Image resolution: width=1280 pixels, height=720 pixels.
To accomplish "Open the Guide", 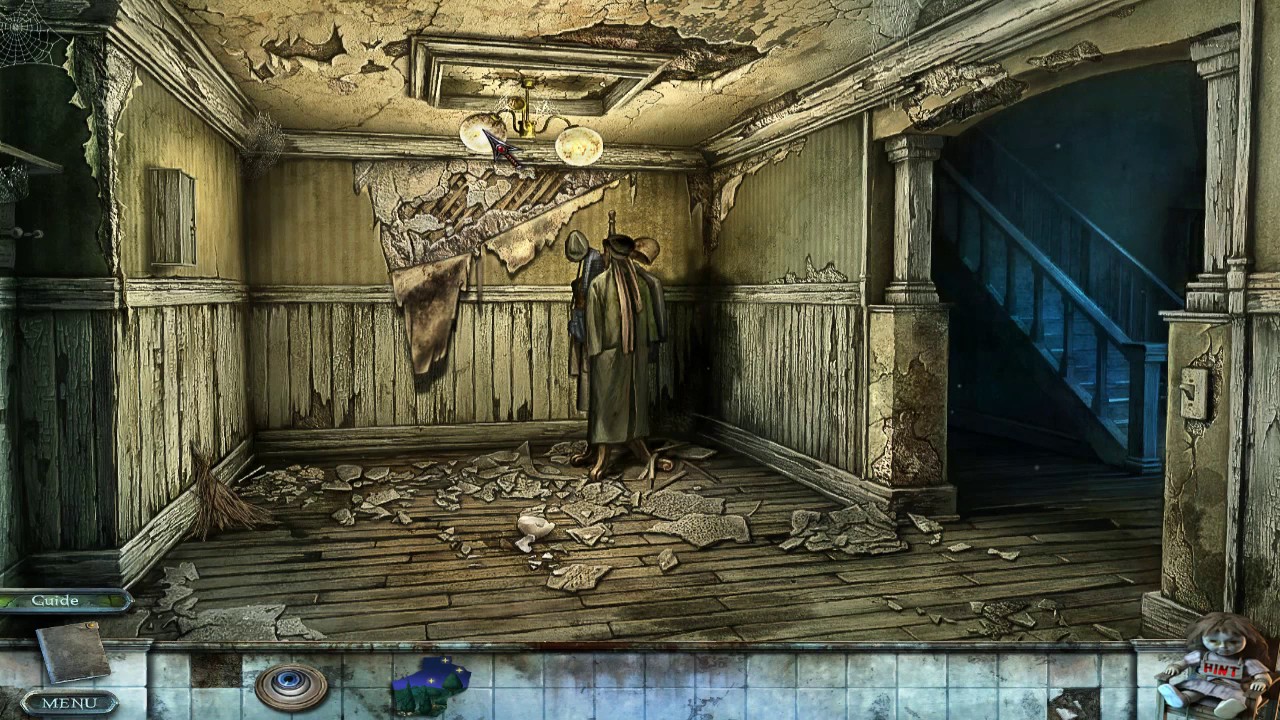I will tap(55, 600).
